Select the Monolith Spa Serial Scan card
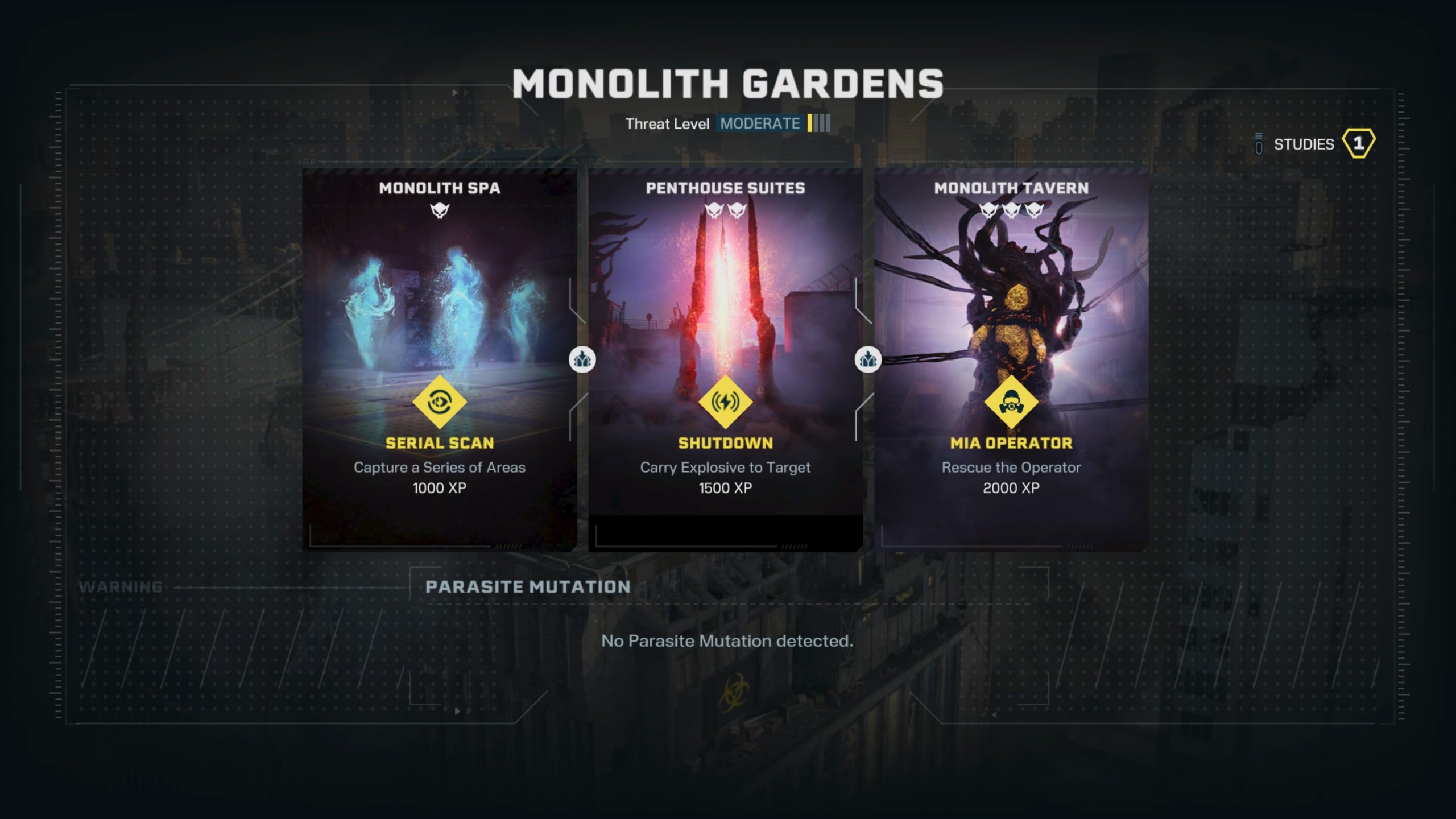Viewport: 1456px width, 819px height. (439, 359)
